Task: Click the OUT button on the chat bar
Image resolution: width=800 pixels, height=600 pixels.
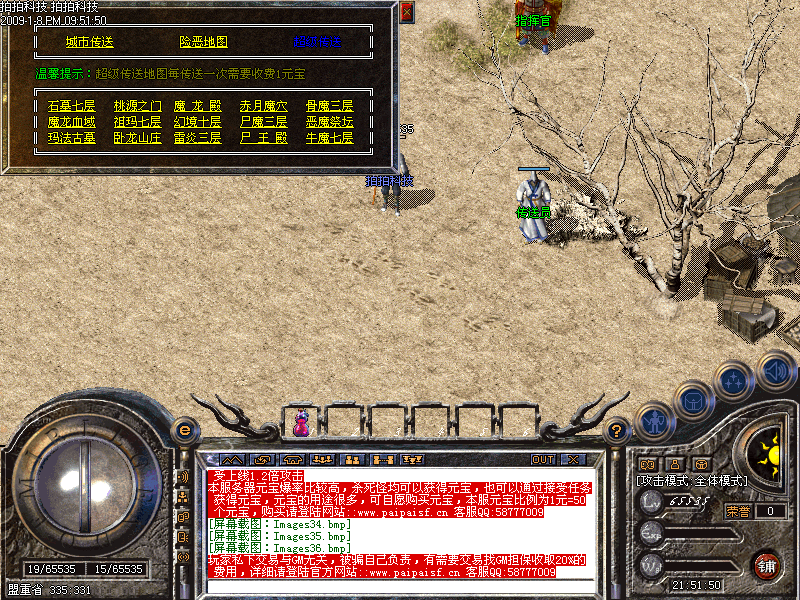Action: pos(542,459)
